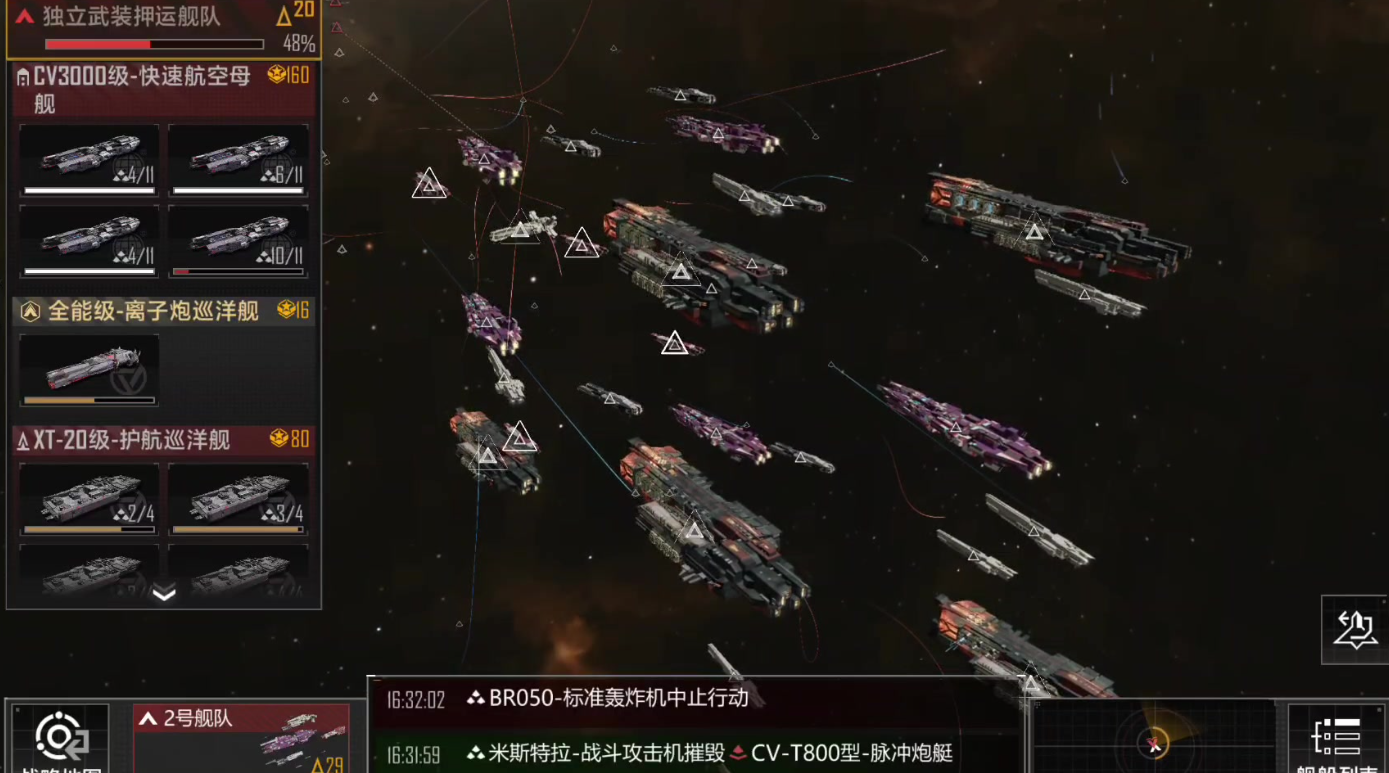Select the CV3000 carrier showing 6/11
The image size is (1389, 773).
point(238,160)
